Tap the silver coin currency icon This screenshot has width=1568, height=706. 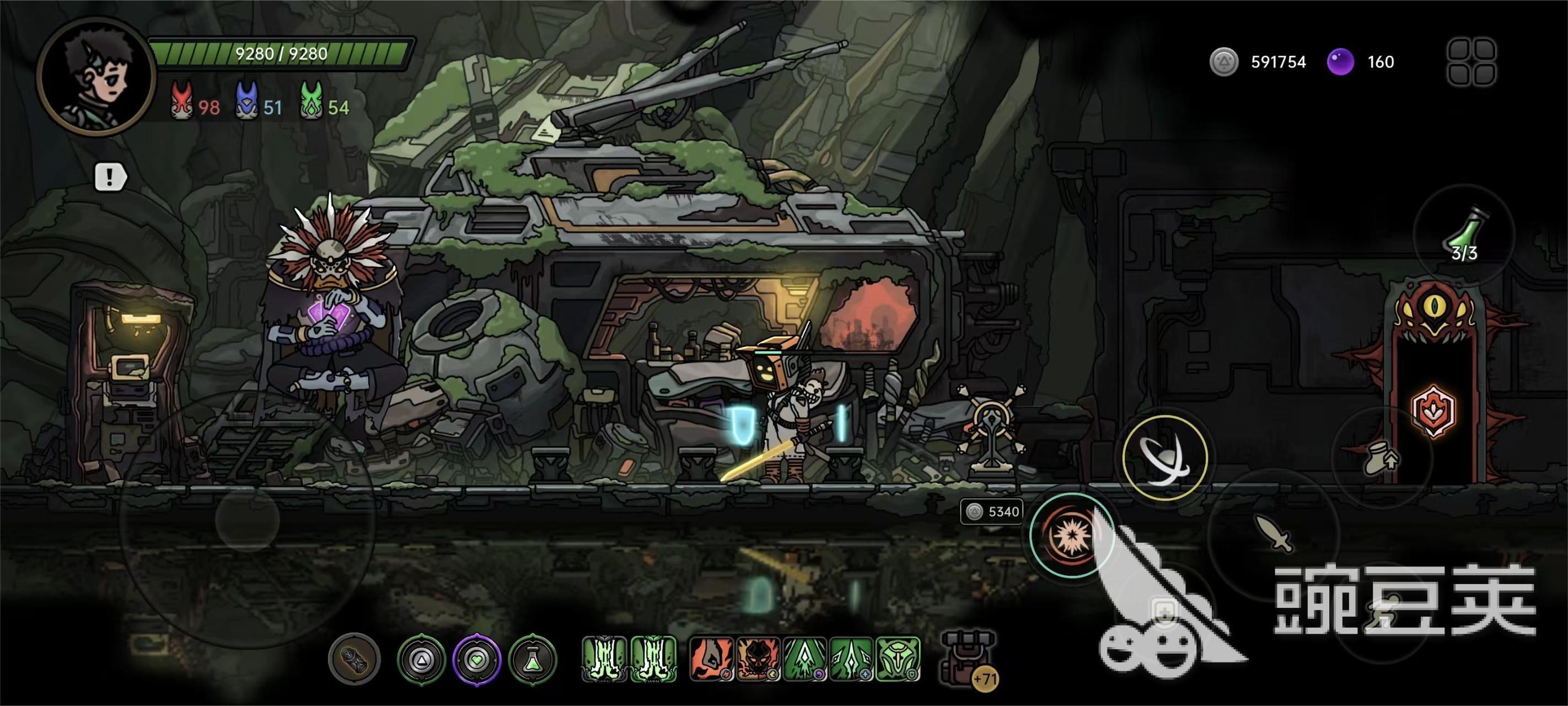tap(1223, 62)
